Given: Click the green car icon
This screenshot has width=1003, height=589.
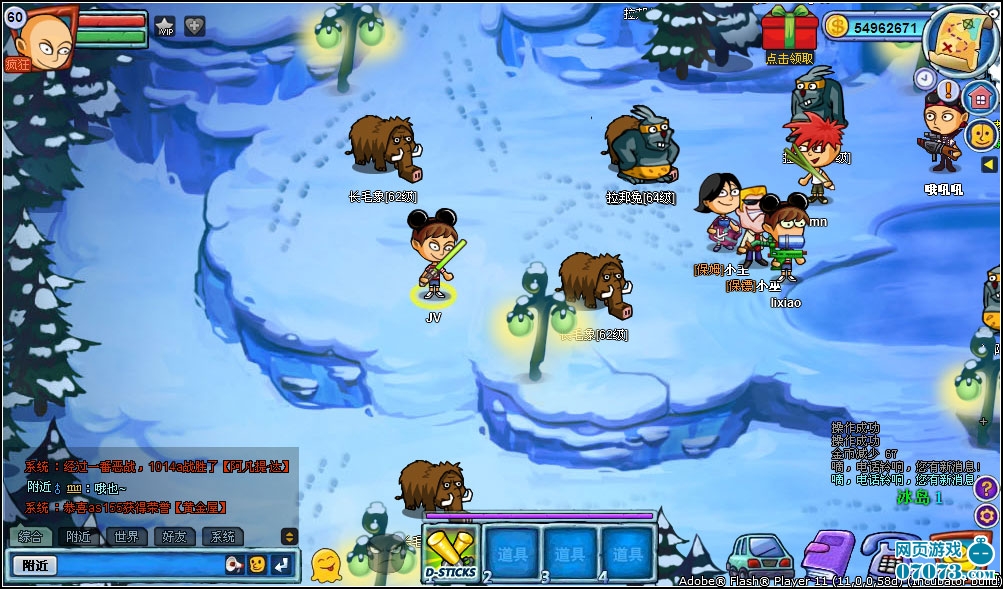Looking at the screenshot, I should coord(759,554).
